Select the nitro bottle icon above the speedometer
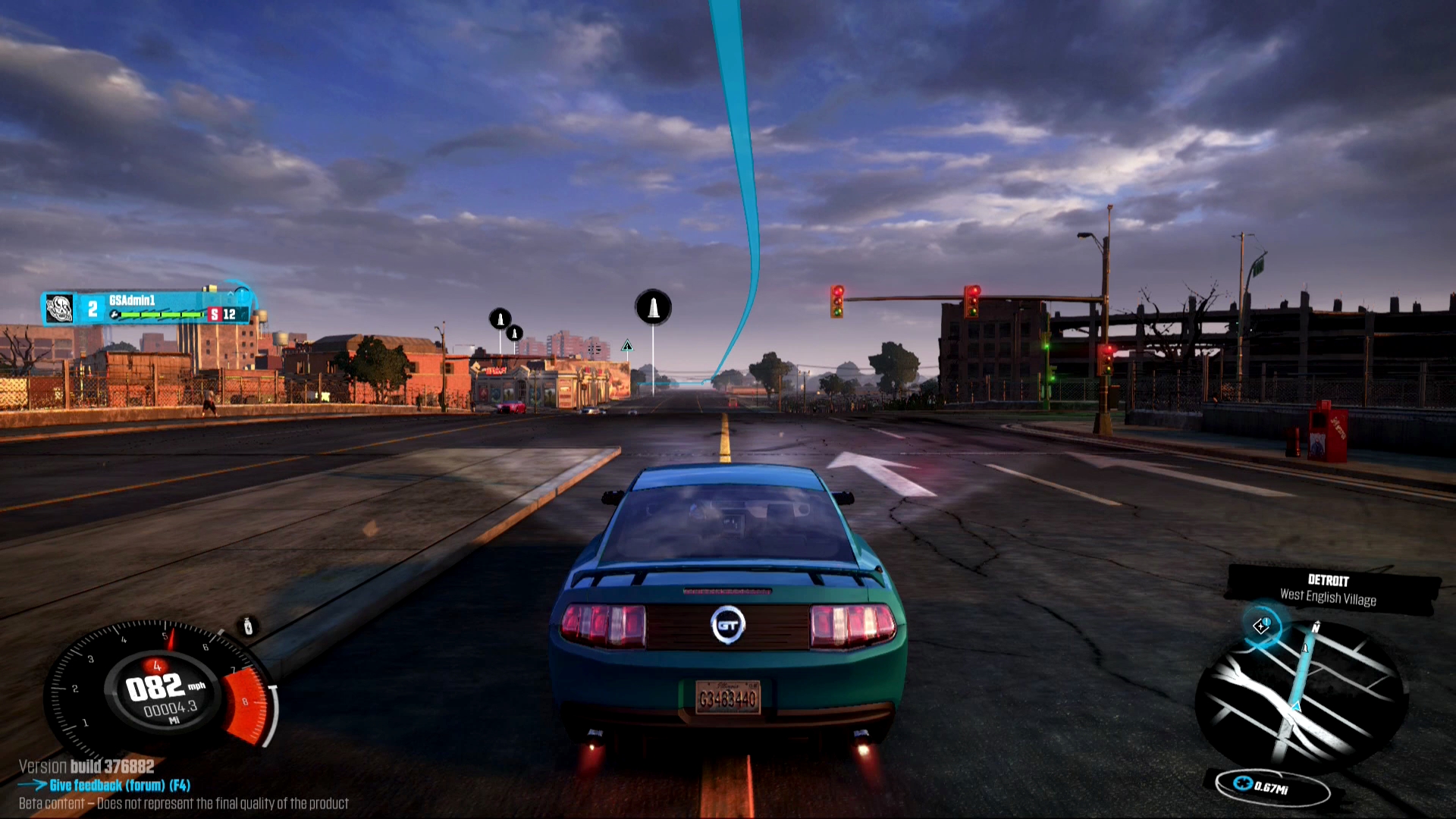The image size is (1456, 819). click(247, 626)
